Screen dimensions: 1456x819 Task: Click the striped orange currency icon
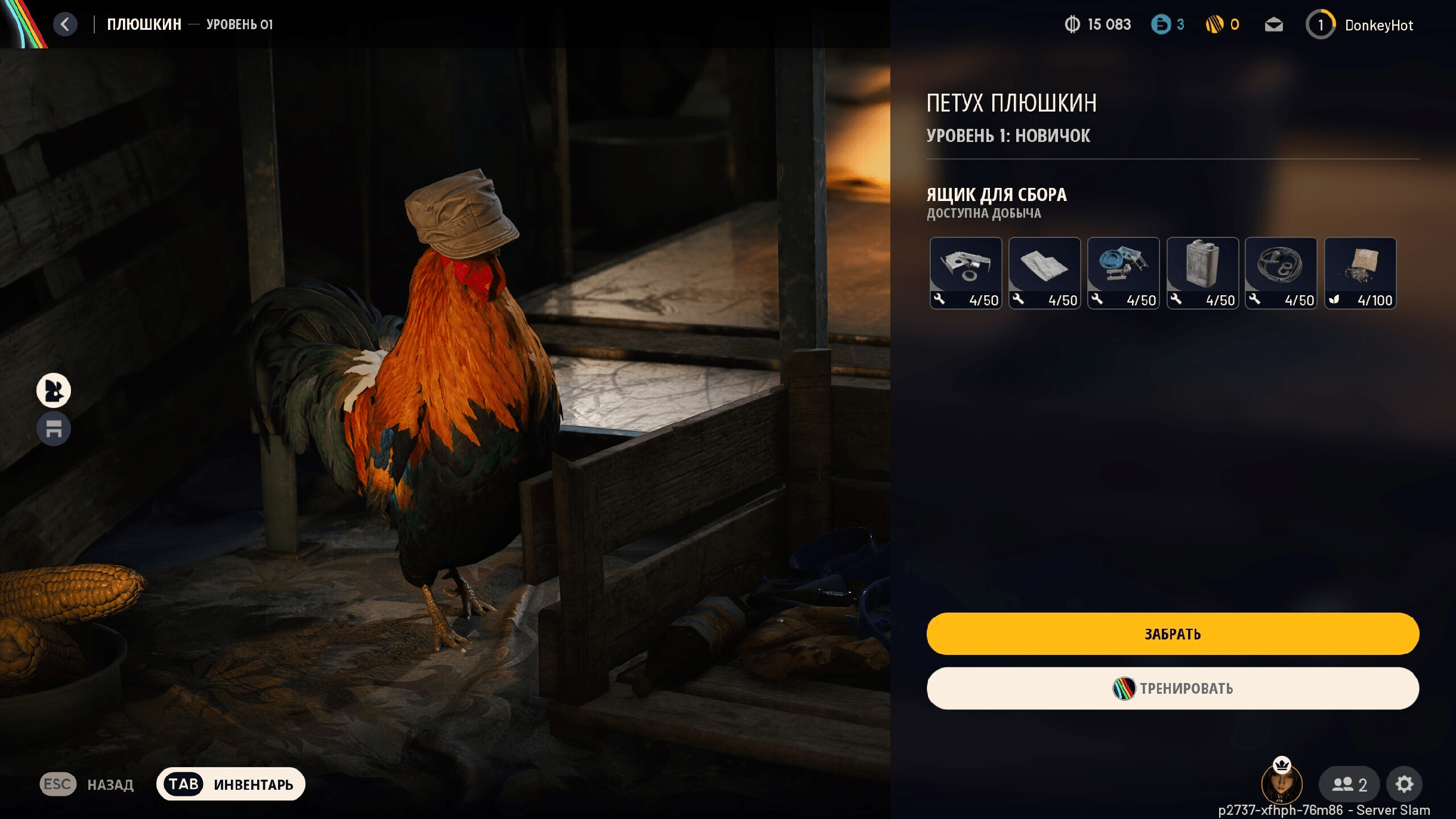click(1214, 24)
